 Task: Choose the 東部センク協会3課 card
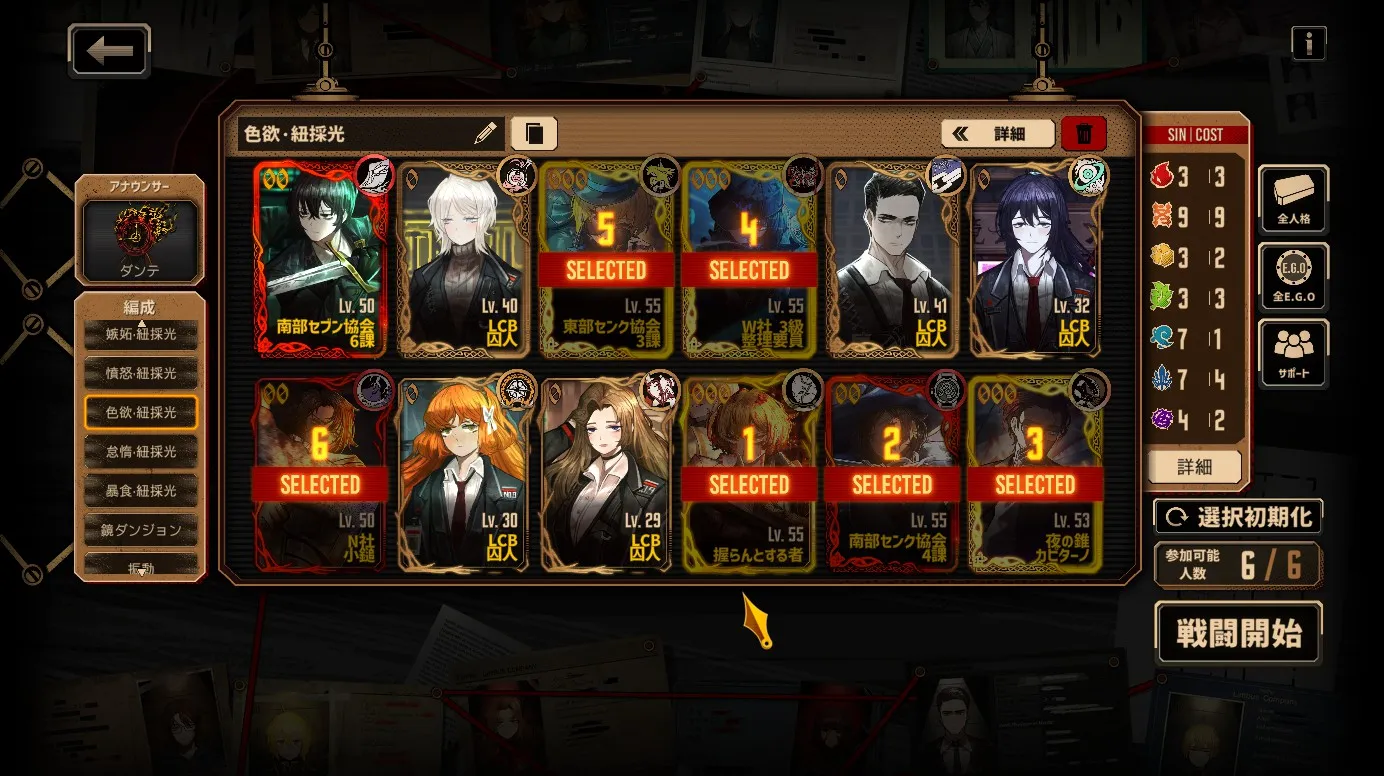coord(606,260)
